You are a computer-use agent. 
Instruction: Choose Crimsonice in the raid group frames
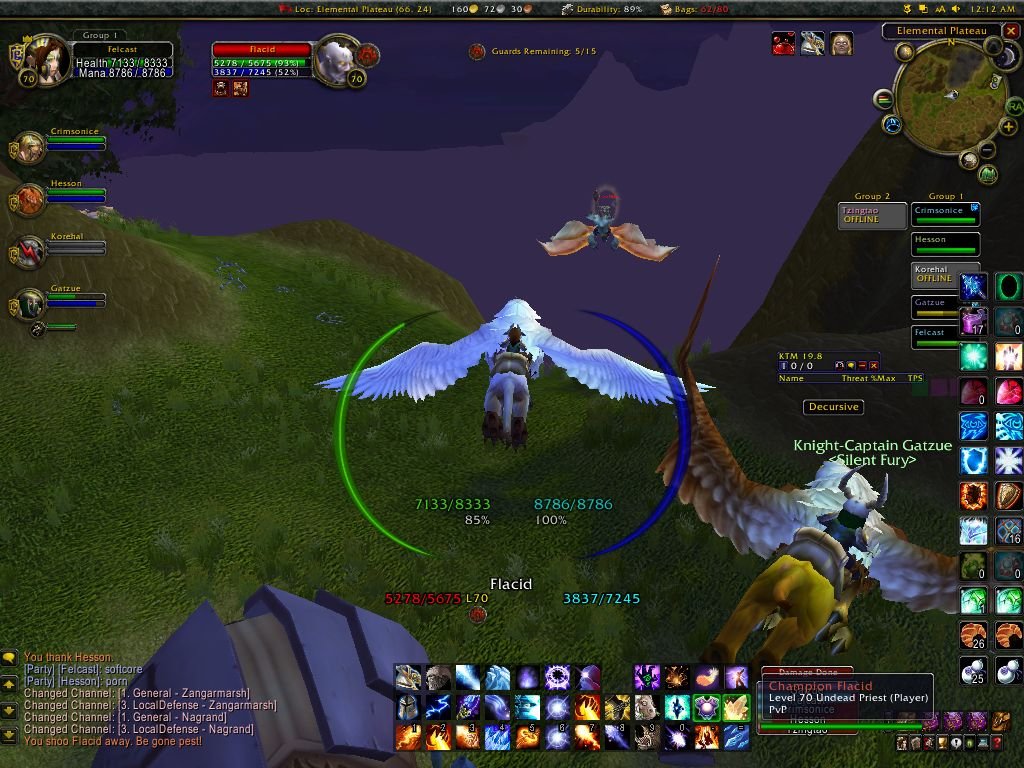(945, 214)
